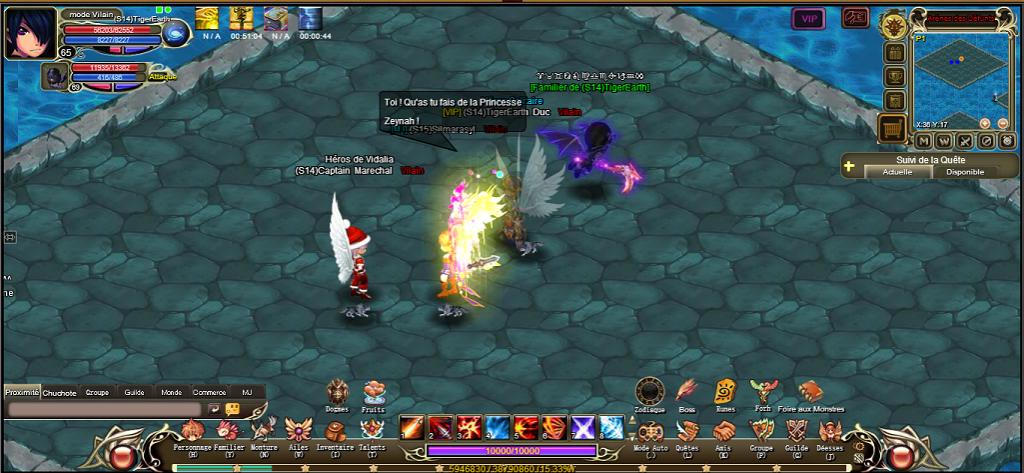This screenshot has width=1024, height=473.
Task: Click the minimap's zoom-in plus button
Action: [x=984, y=123]
